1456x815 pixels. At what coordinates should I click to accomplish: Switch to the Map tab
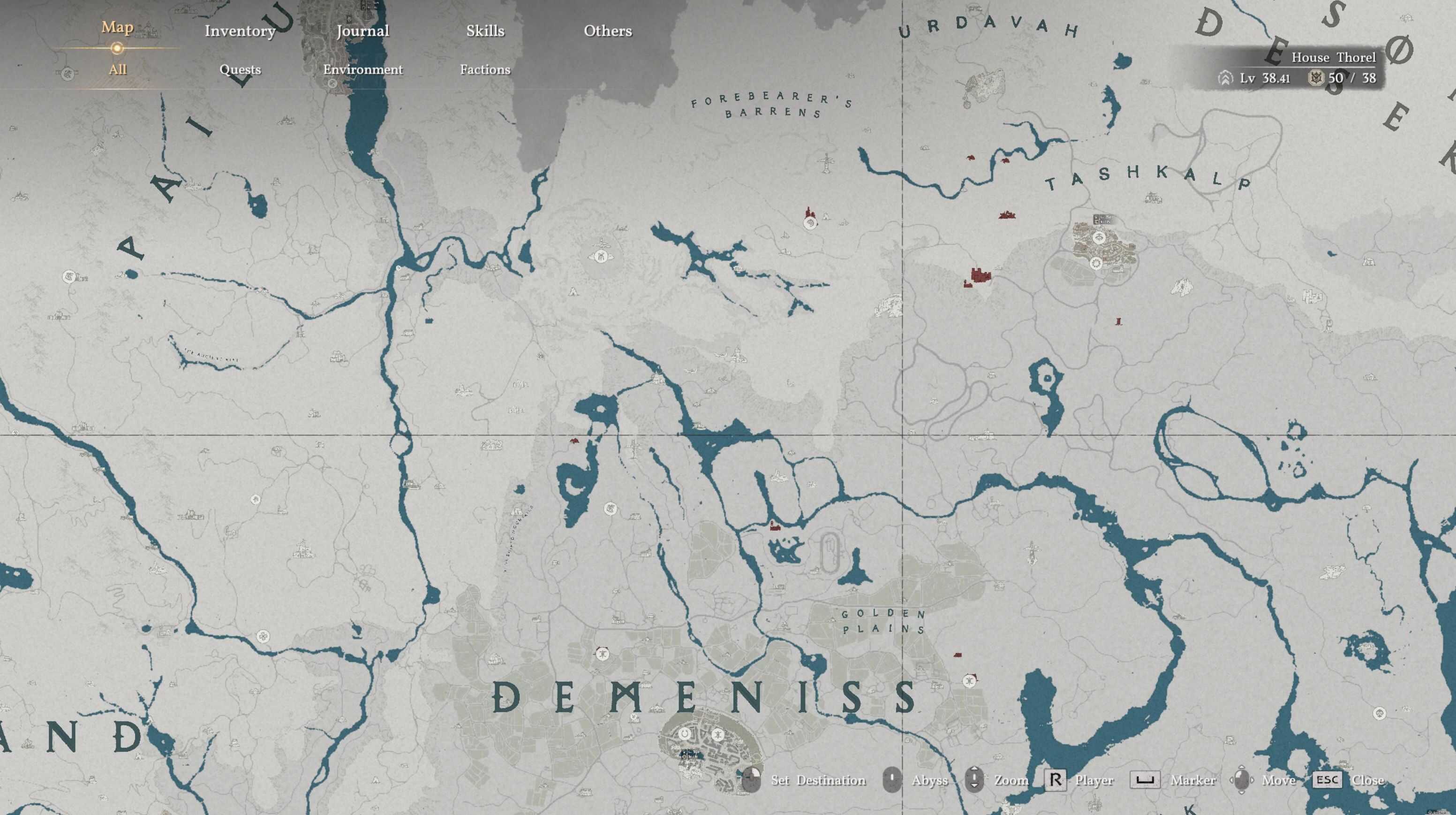coord(117,28)
